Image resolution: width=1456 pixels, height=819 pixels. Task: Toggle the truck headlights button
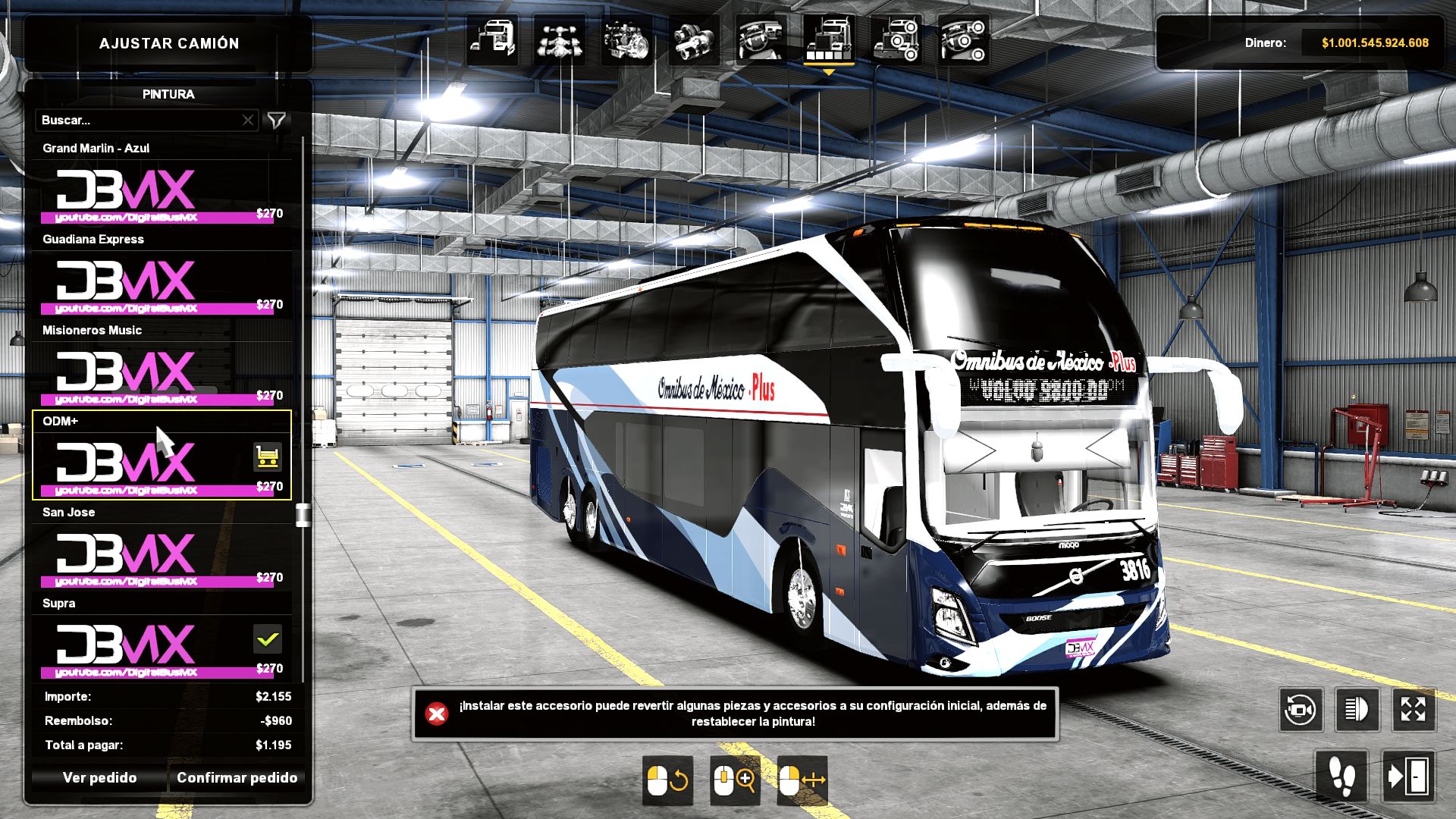[x=1357, y=710]
